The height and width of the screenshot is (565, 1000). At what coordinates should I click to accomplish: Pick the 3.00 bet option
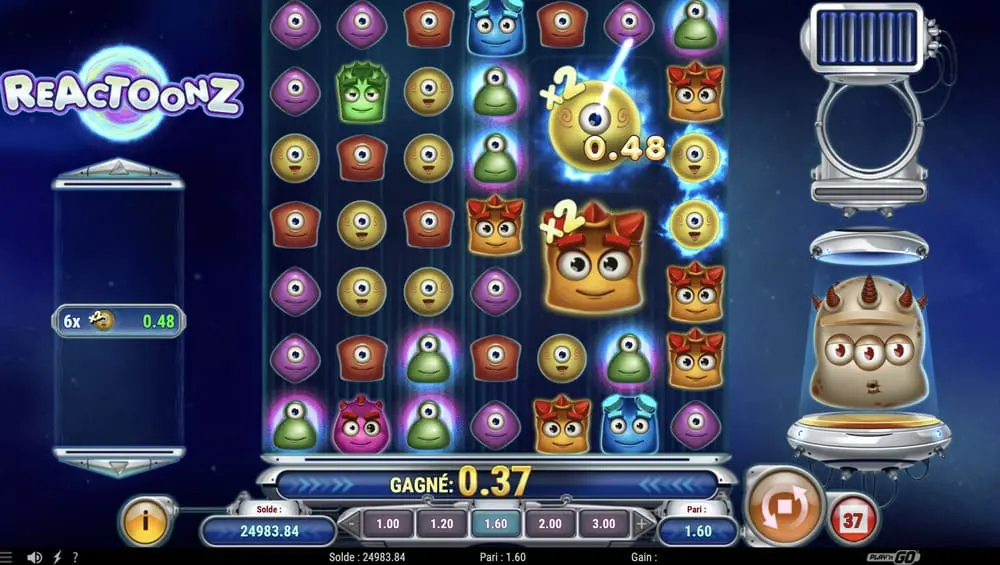(x=604, y=523)
